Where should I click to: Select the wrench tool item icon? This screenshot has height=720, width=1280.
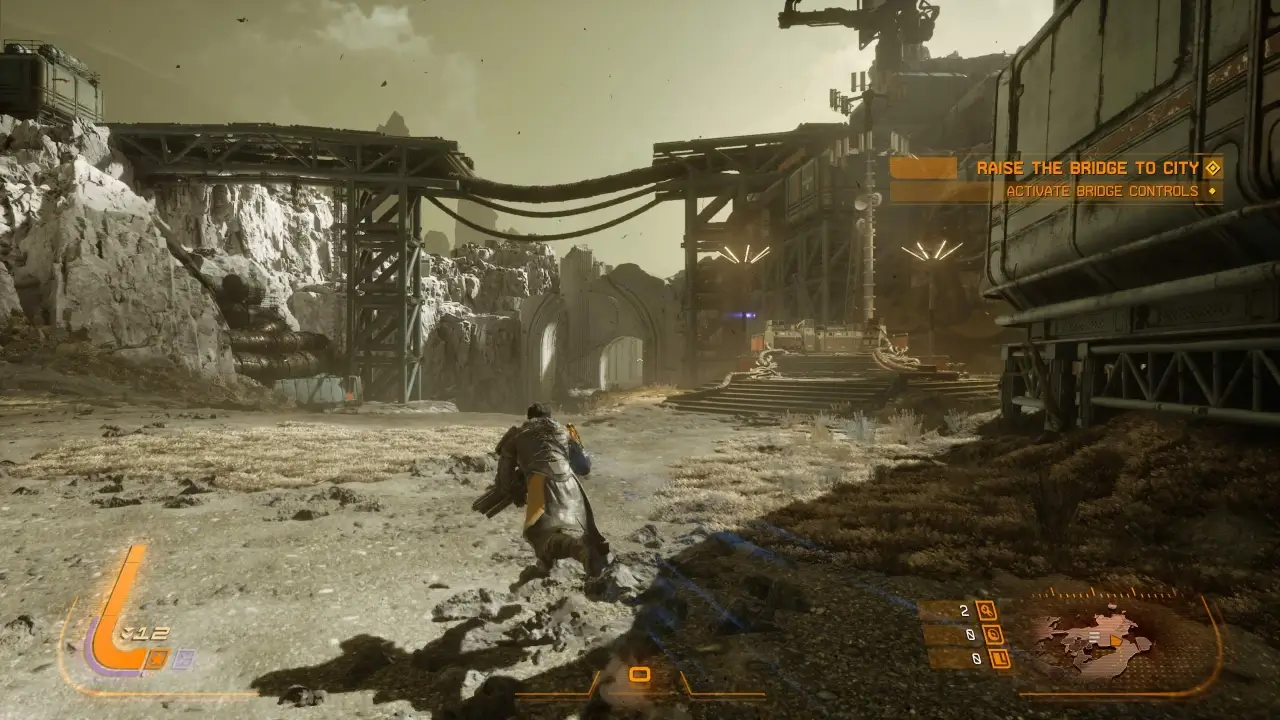click(985, 611)
